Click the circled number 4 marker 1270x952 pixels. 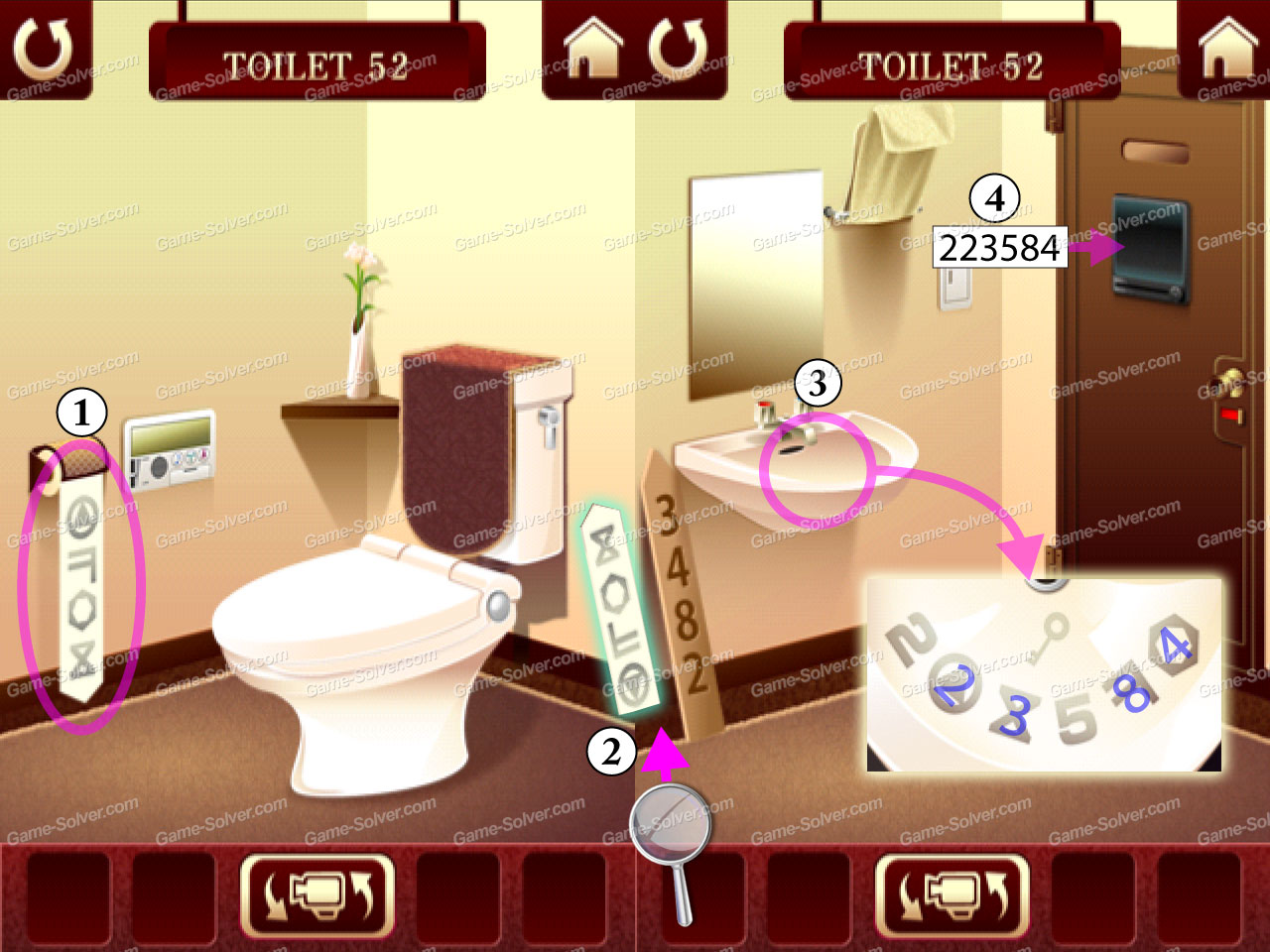point(995,197)
